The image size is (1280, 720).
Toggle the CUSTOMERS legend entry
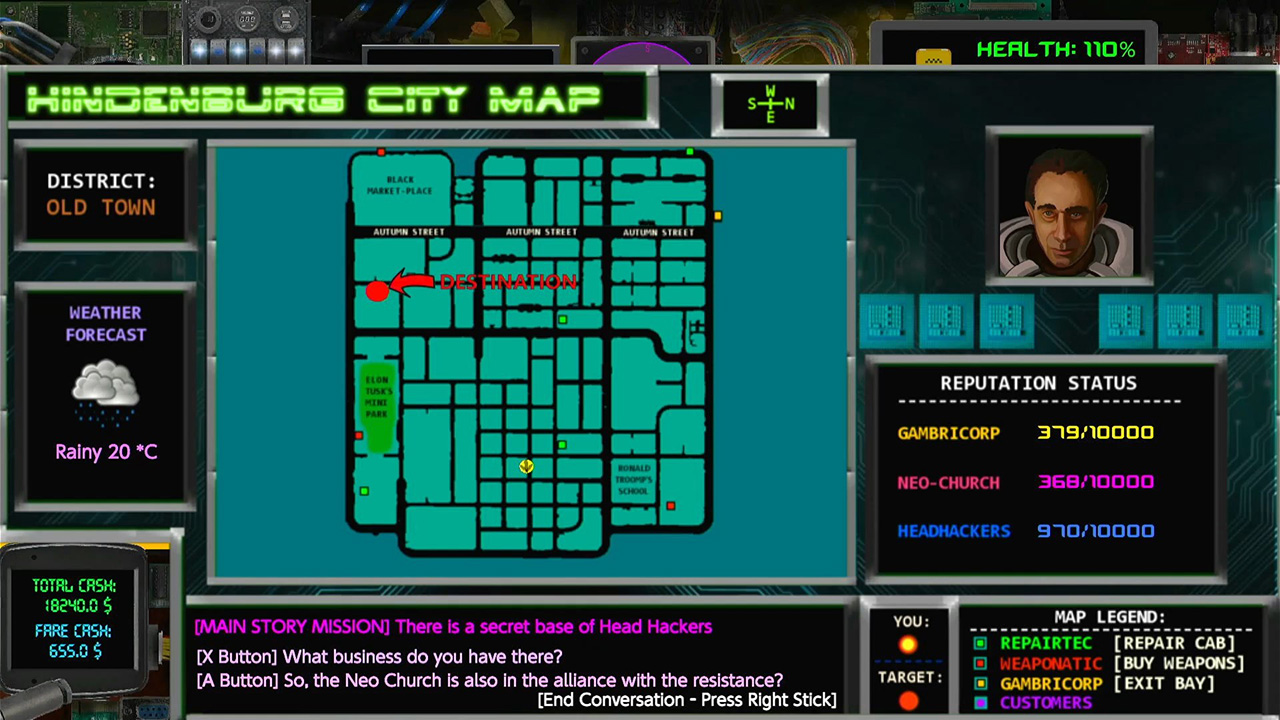click(1045, 702)
